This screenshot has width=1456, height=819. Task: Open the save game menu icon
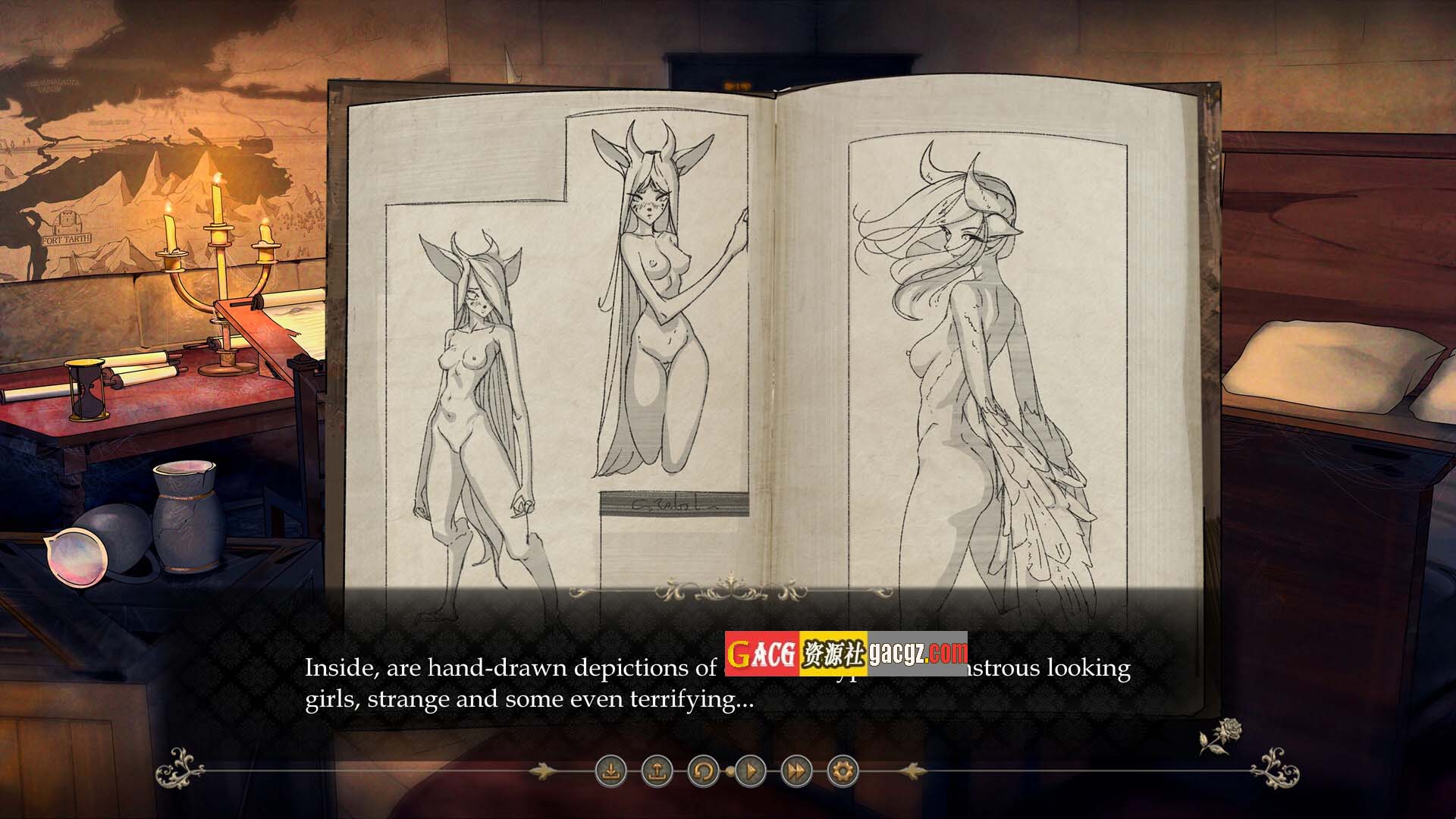pos(610,772)
